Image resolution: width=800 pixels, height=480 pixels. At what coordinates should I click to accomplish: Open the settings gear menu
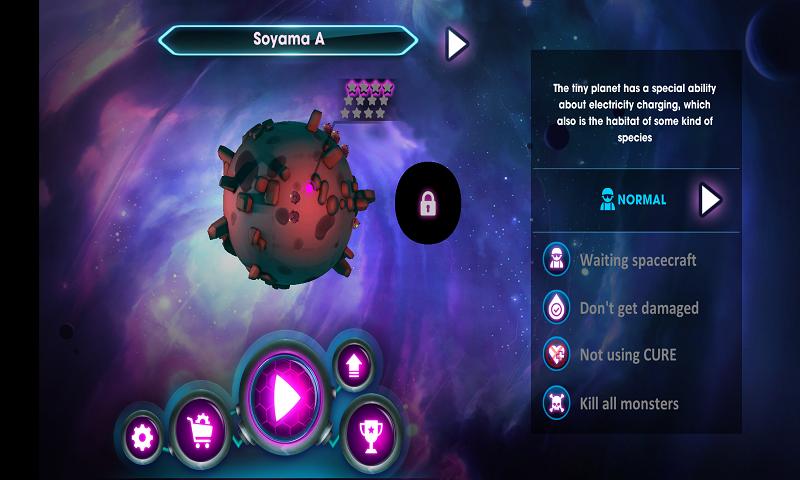(143, 436)
